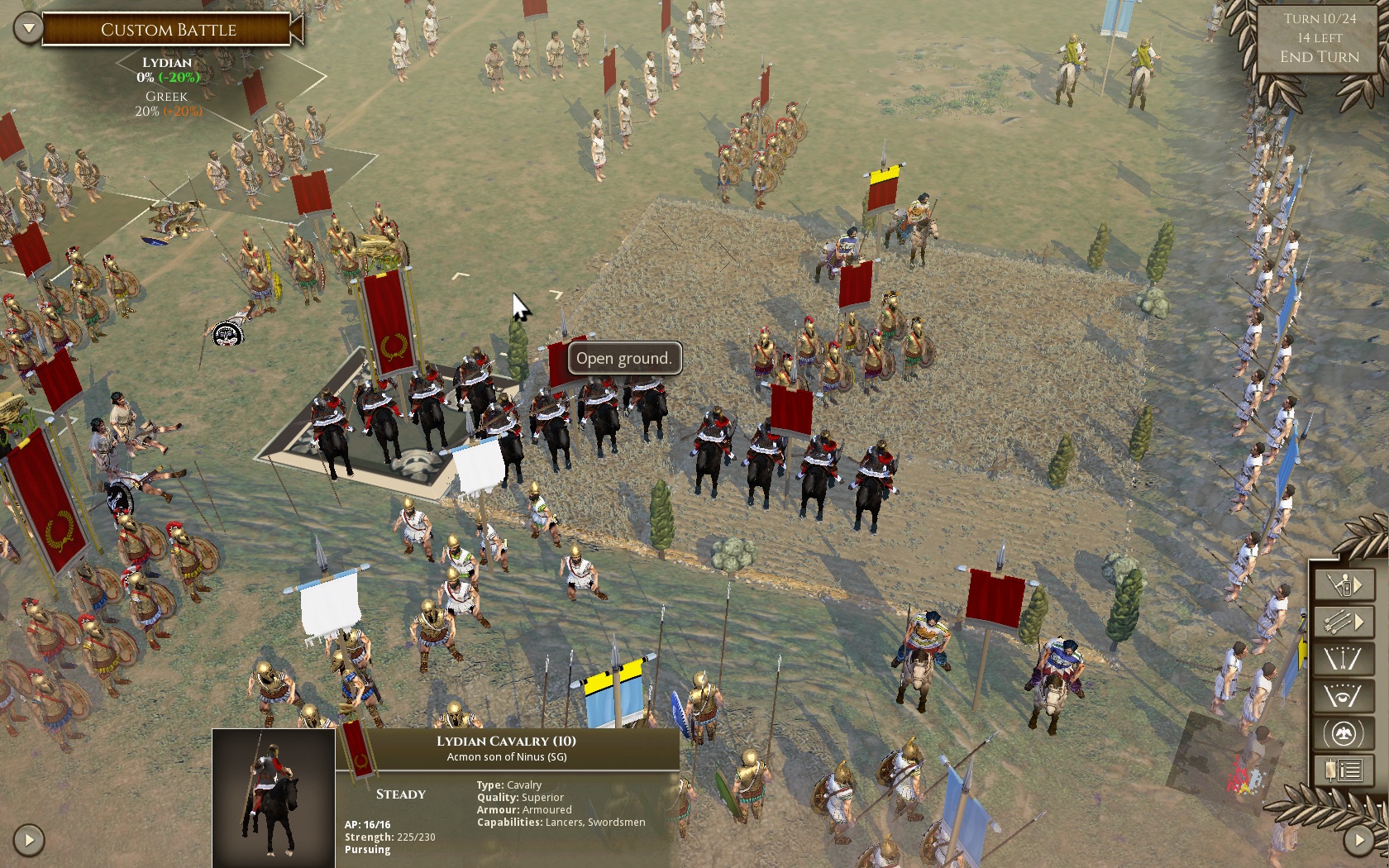Select the Lydian Cavalry unit portrait
This screenshot has width=1389, height=868.
point(274,797)
